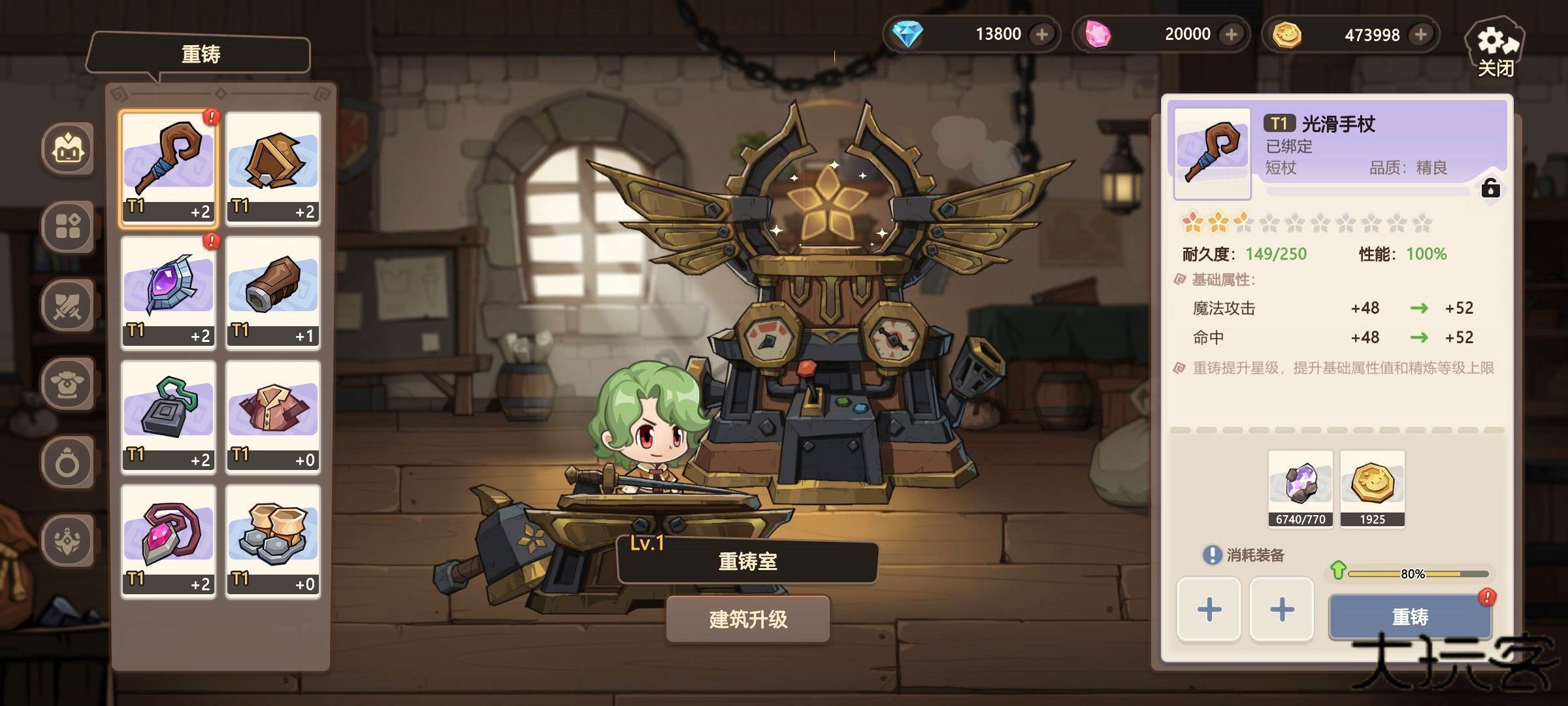Choose the brown hood equipment slot

click(x=273, y=168)
